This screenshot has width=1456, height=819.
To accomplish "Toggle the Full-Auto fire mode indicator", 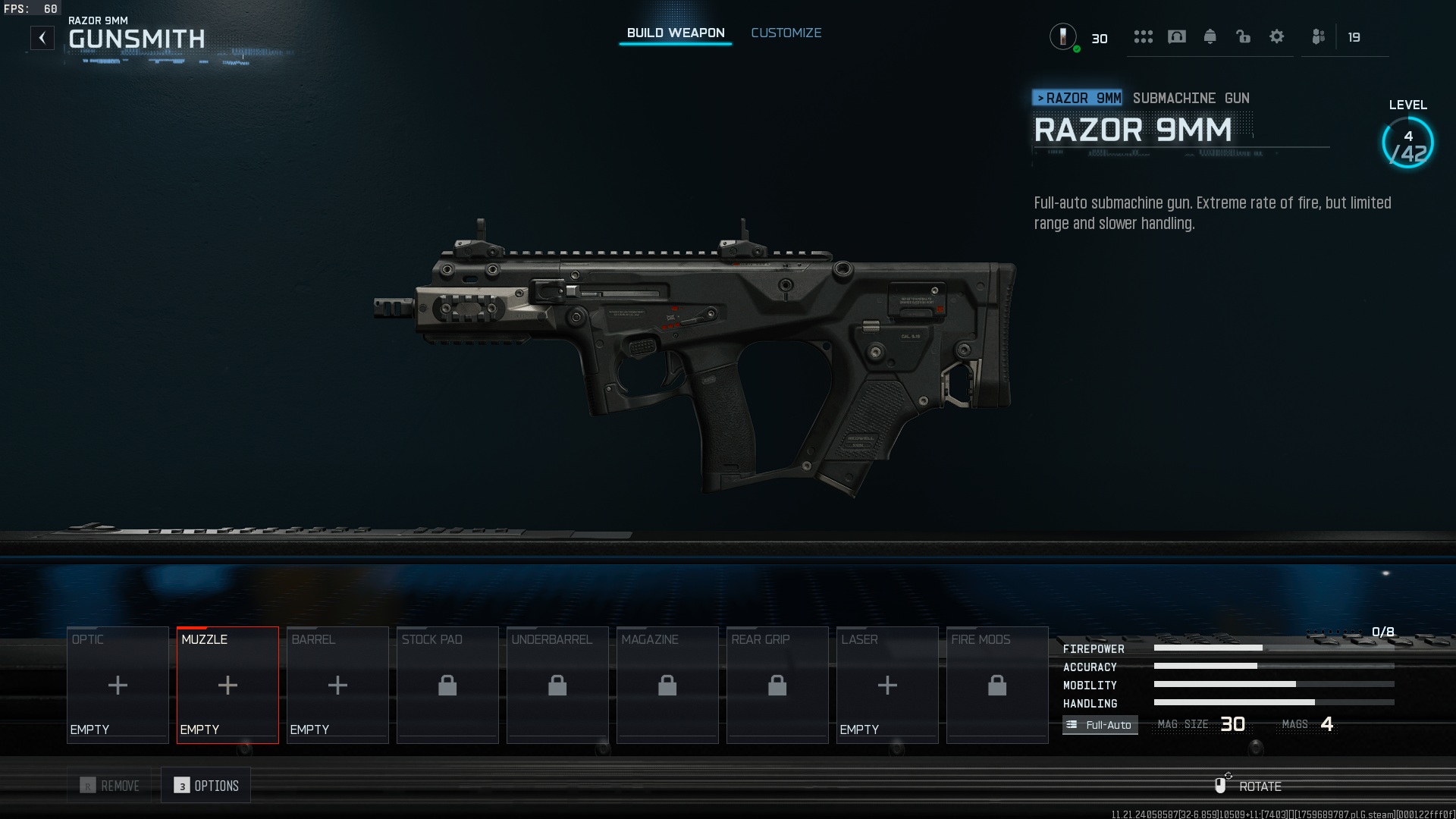I will point(1100,725).
